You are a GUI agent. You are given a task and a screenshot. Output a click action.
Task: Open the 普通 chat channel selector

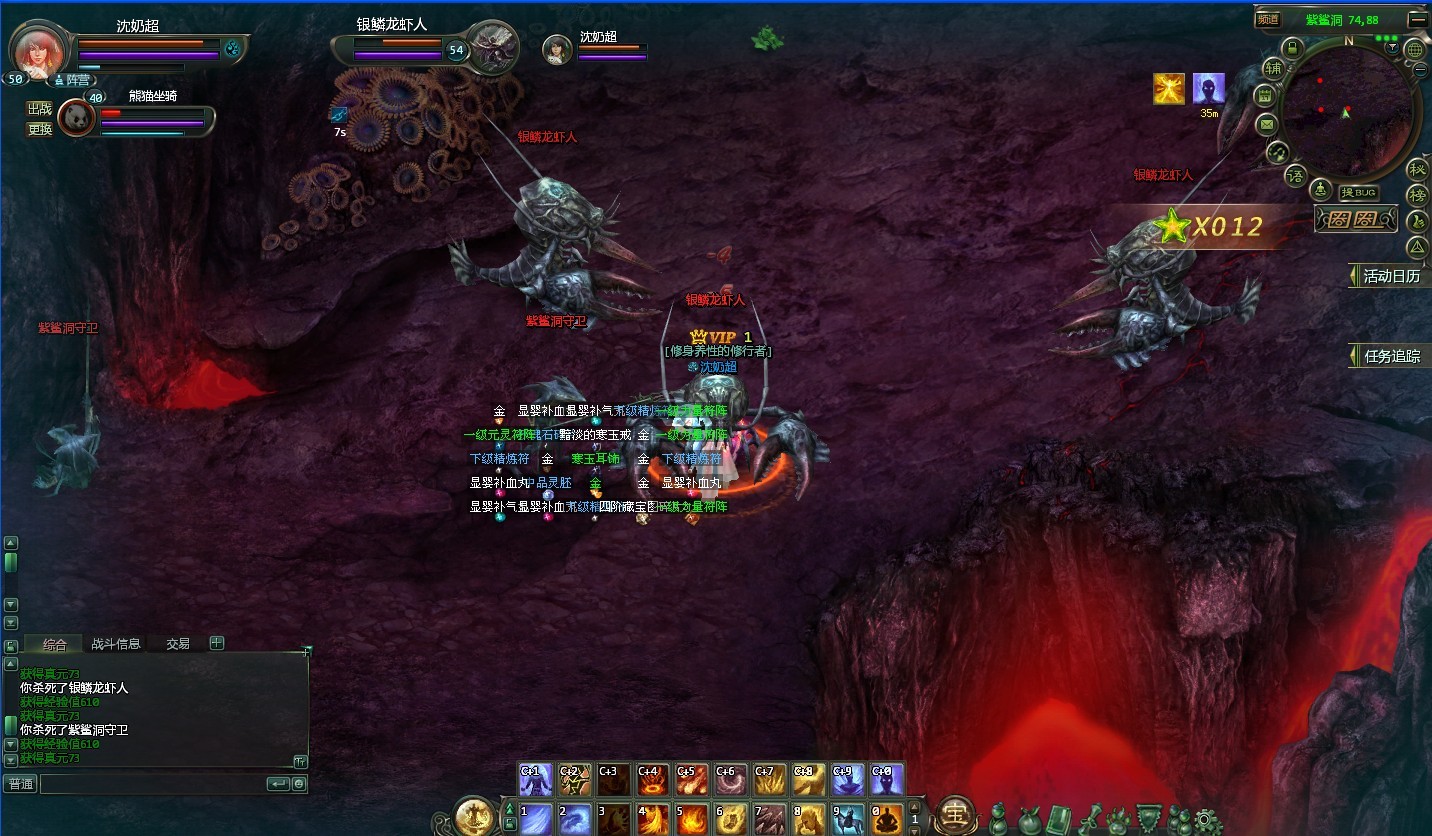point(20,784)
